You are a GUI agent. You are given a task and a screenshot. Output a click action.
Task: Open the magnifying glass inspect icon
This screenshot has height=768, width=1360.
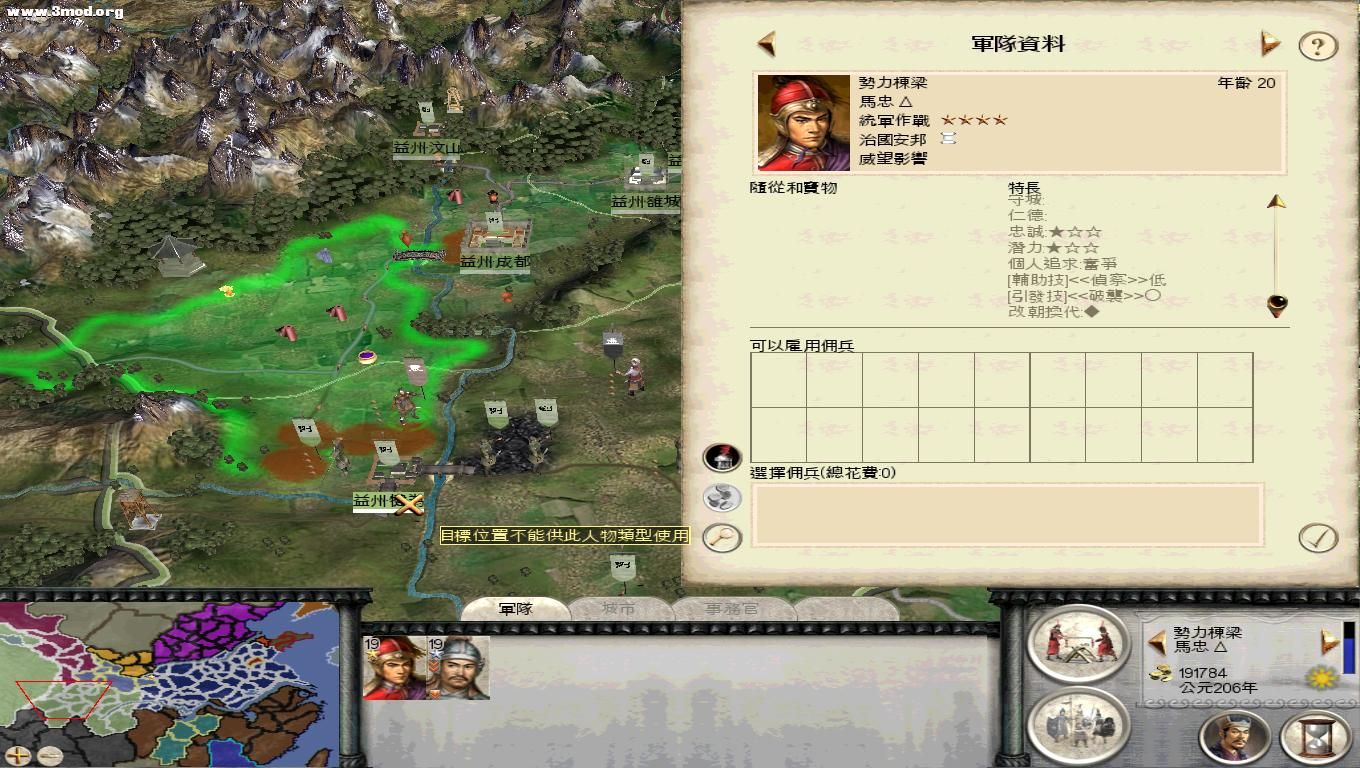721,537
